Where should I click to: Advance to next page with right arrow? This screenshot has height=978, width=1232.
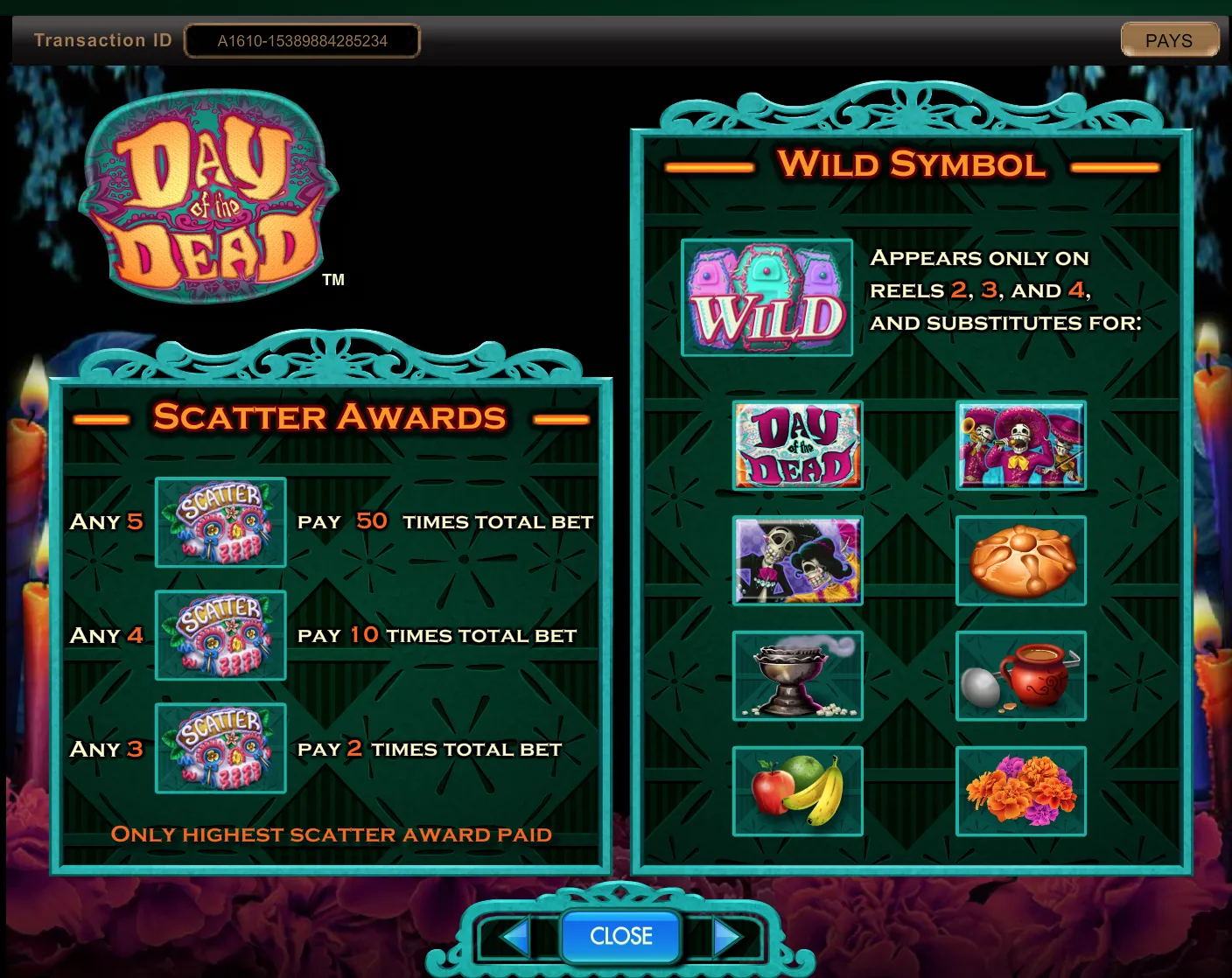725,936
